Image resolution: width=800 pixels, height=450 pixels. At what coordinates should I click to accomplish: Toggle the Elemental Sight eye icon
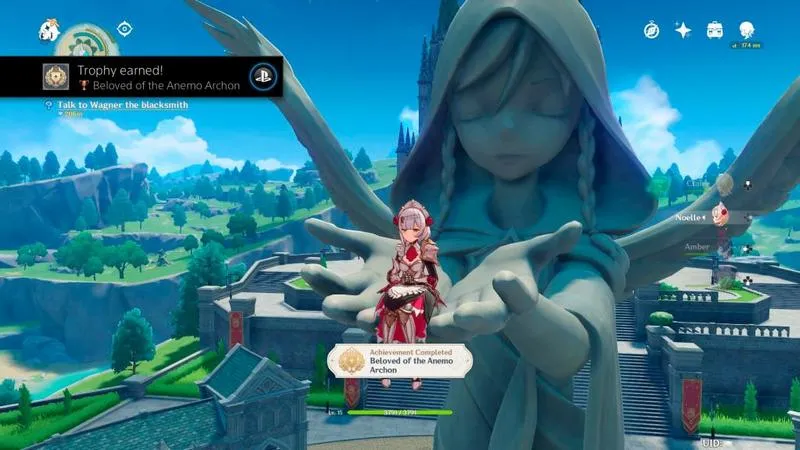[x=125, y=29]
